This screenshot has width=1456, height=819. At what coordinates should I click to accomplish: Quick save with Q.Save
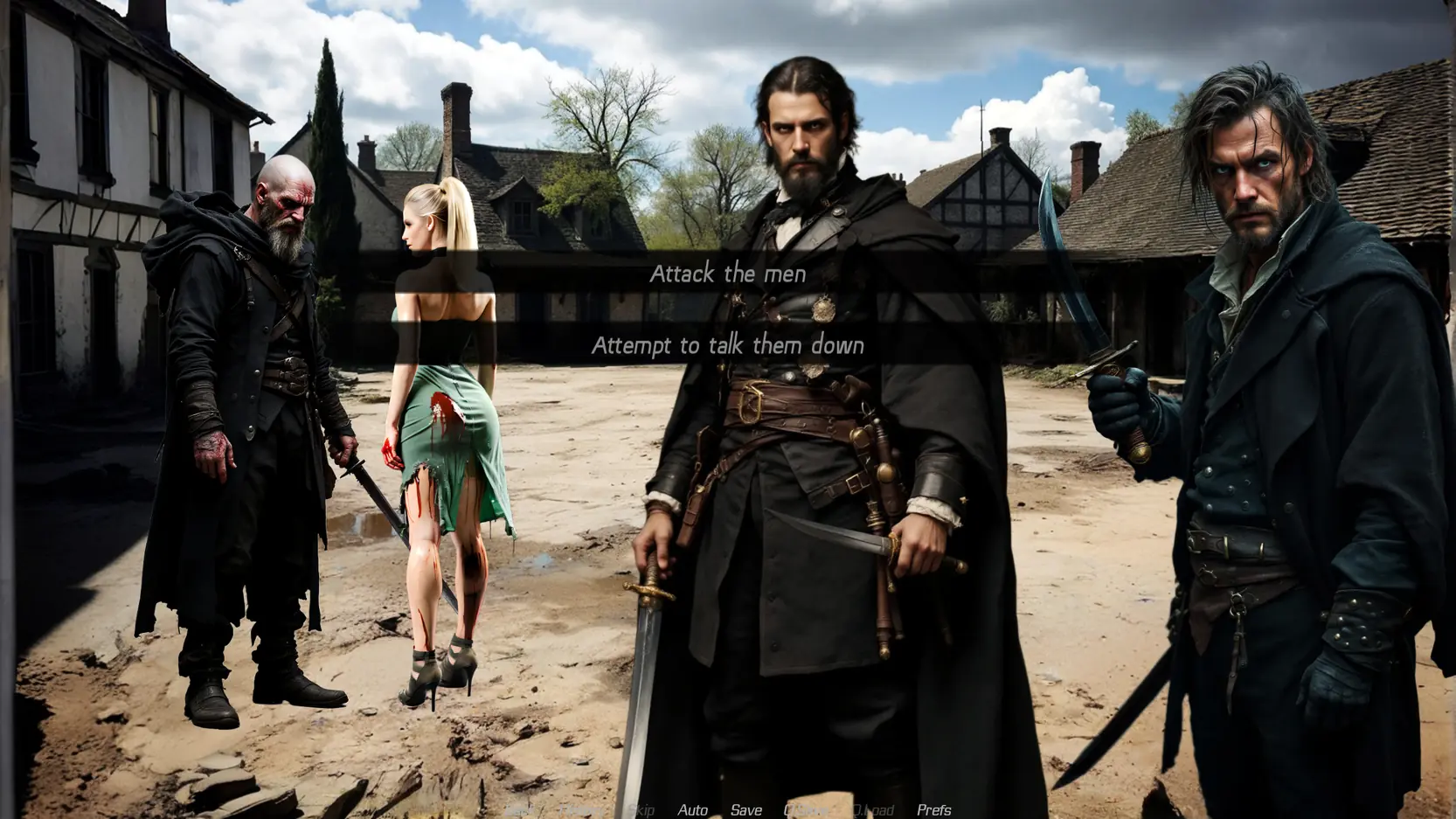click(807, 810)
